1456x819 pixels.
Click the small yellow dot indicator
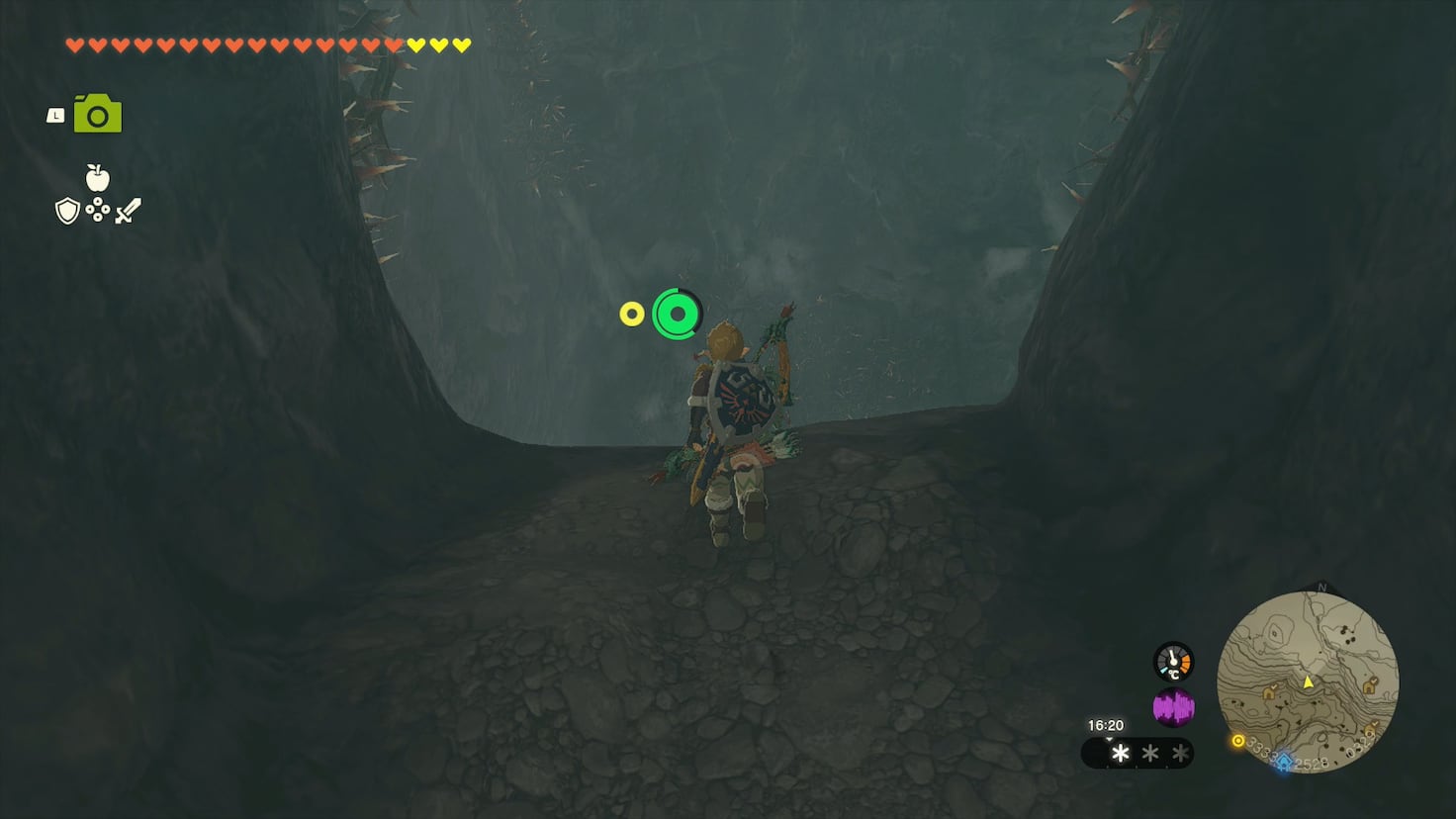pos(631,314)
